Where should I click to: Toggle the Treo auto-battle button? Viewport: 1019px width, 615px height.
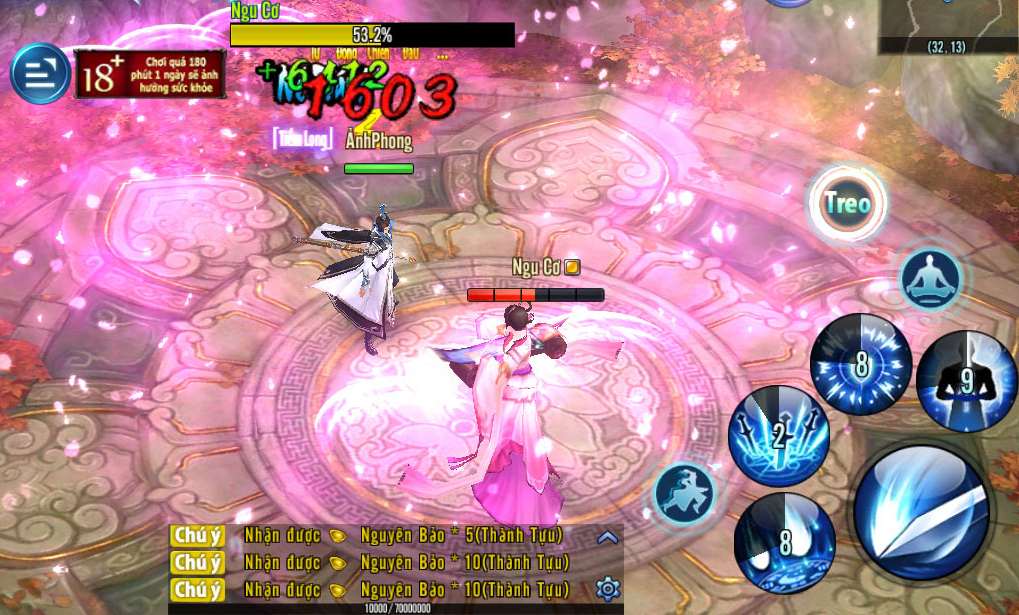pyautogui.click(x=847, y=204)
